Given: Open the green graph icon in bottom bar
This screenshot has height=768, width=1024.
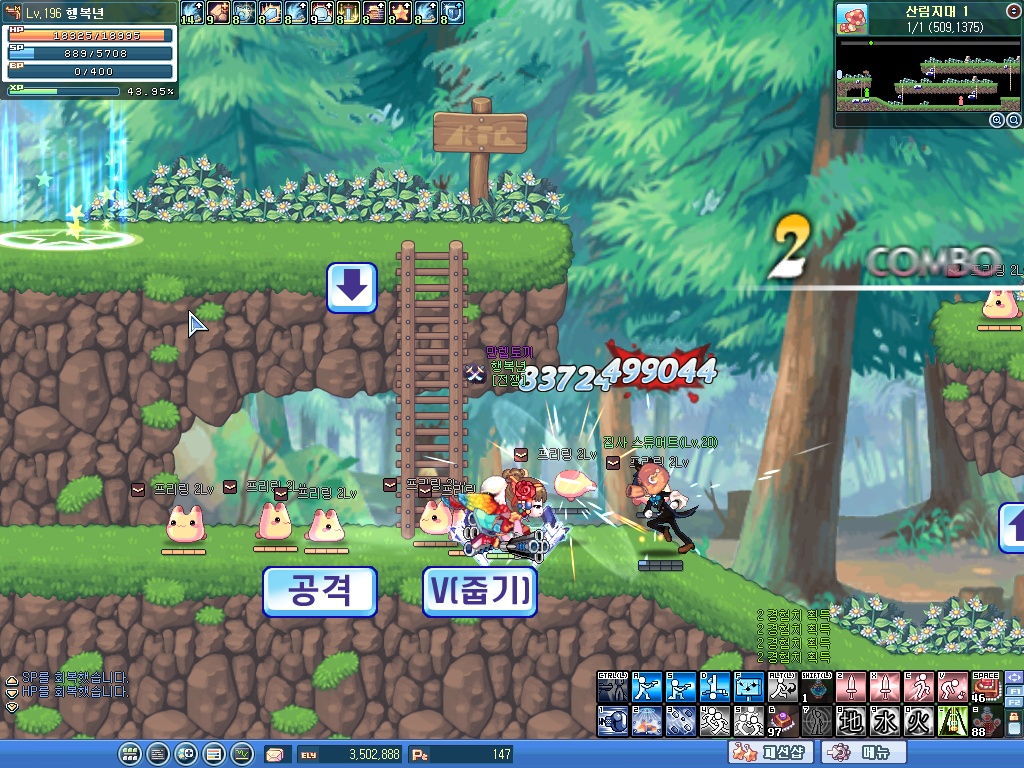Looking at the screenshot, I should click(x=241, y=754).
